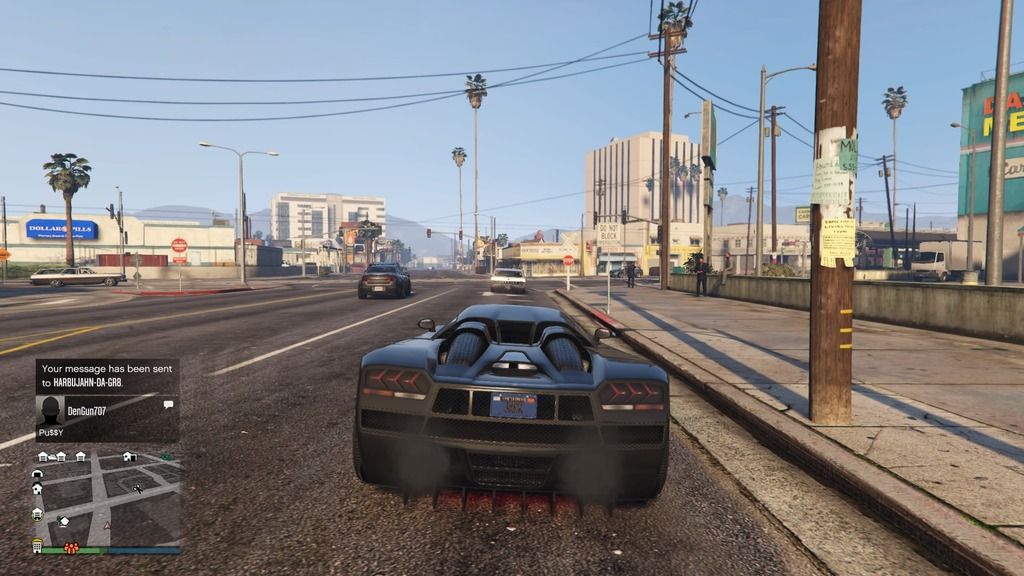Click the message sent notification banner
The width and height of the screenshot is (1024, 576).
(107, 375)
